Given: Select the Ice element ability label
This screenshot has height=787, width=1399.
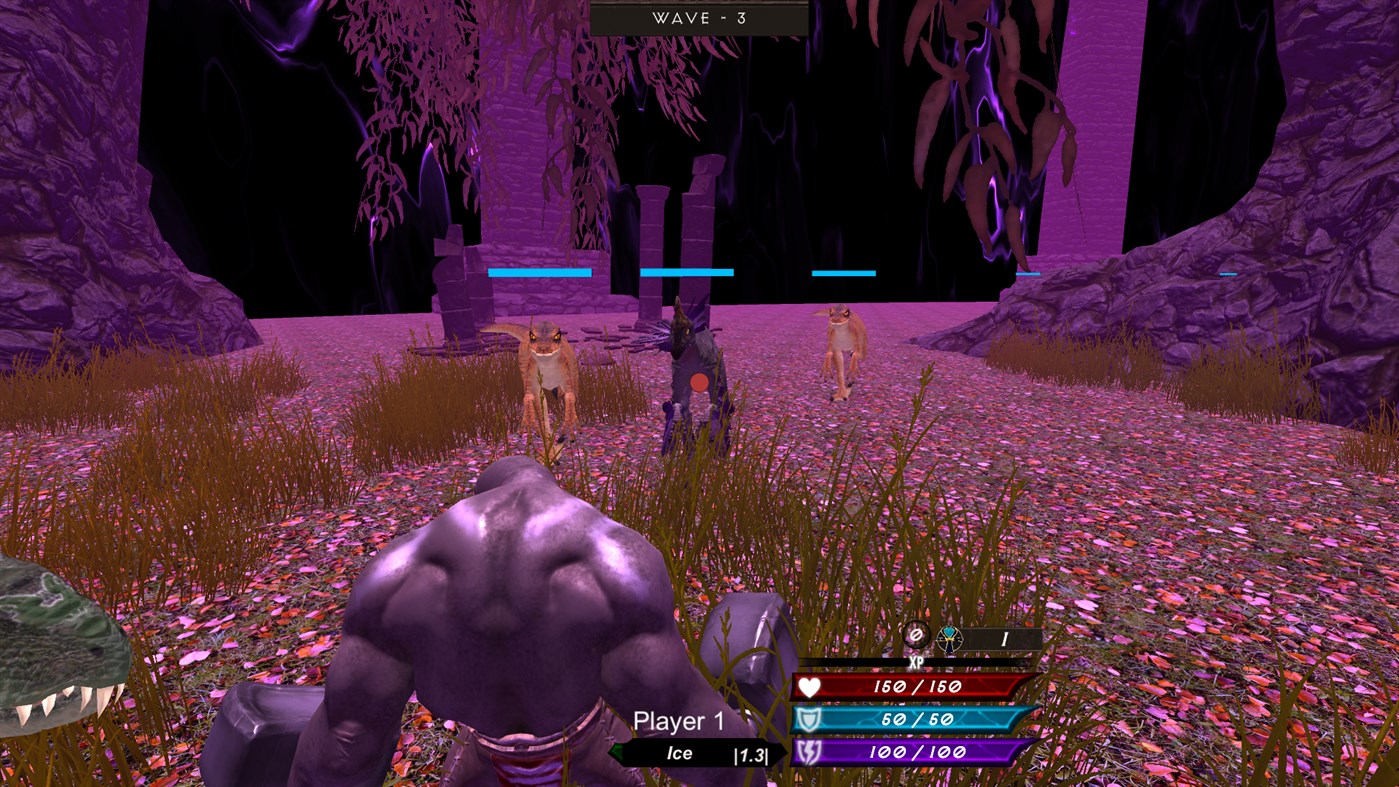Looking at the screenshot, I should click(x=680, y=754).
